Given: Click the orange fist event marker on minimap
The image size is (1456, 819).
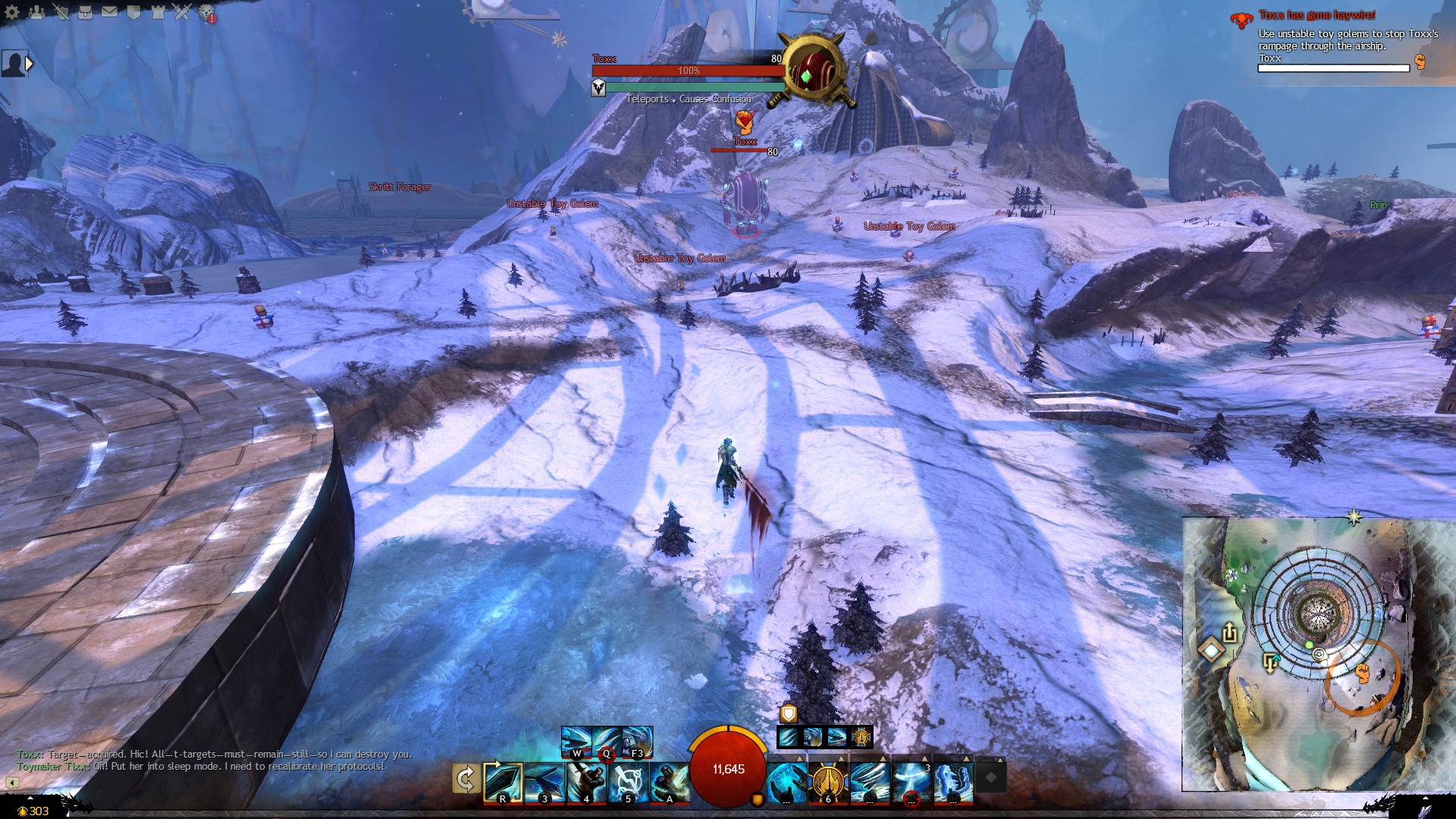Looking at the screenshot, I should (x=1362, y=673).
